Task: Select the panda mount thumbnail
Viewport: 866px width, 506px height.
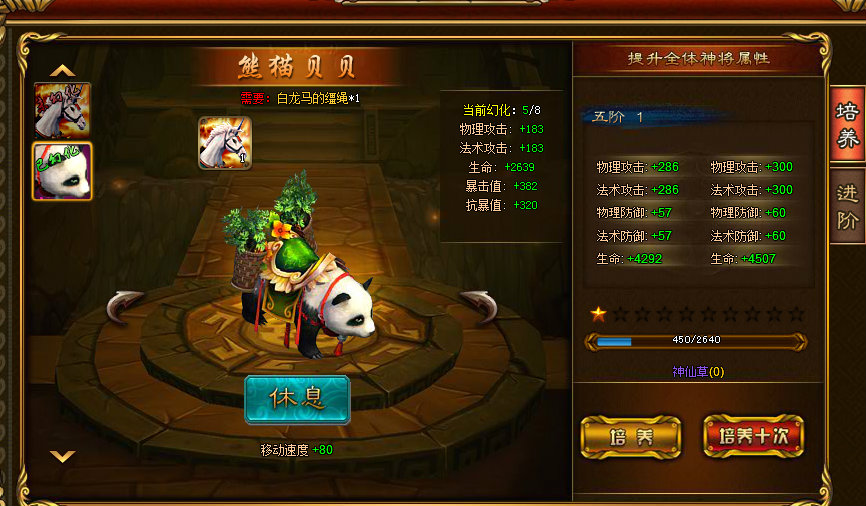Action: tap(62, 171)
